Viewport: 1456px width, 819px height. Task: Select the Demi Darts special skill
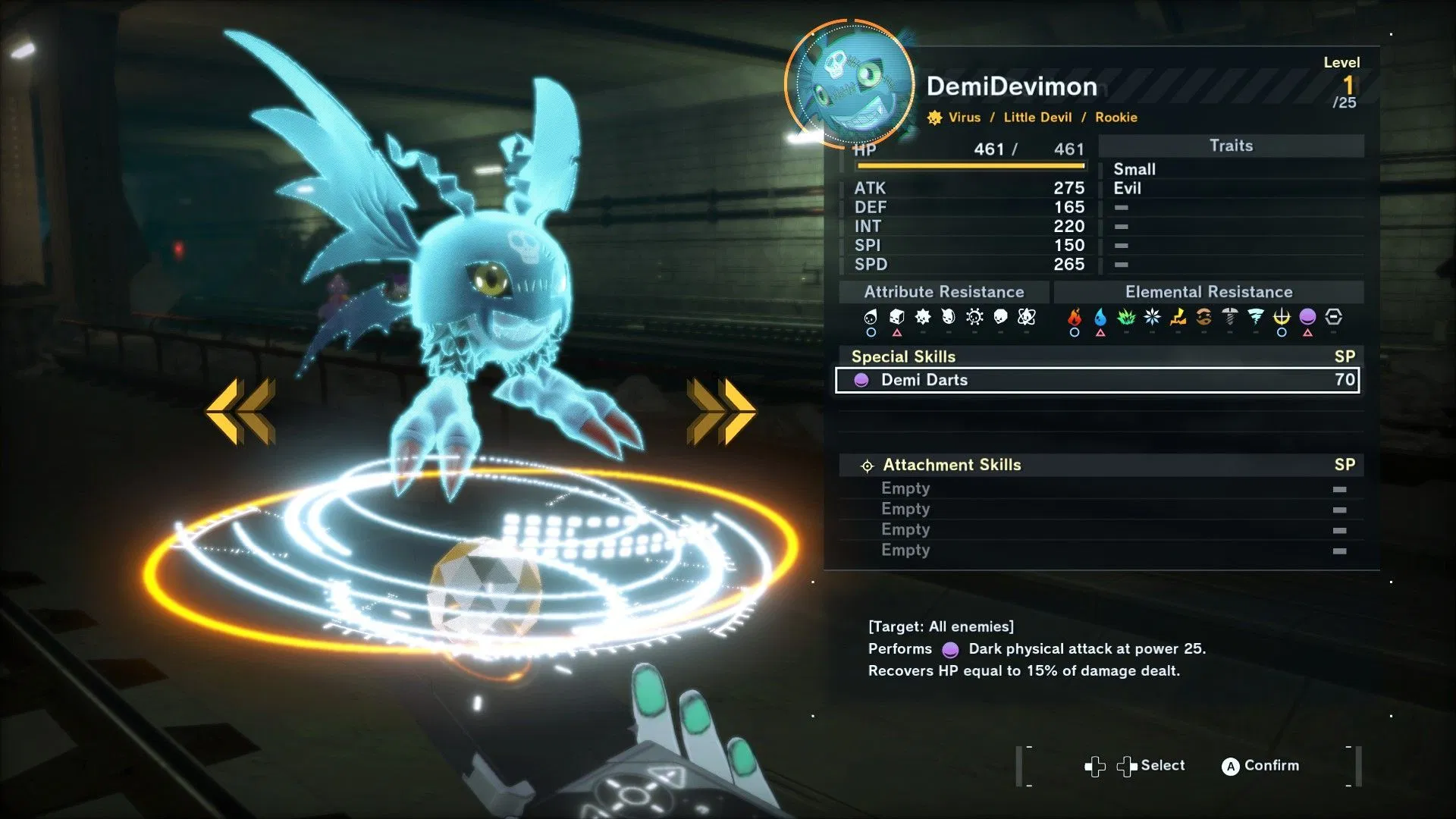tap(1097, 380)
